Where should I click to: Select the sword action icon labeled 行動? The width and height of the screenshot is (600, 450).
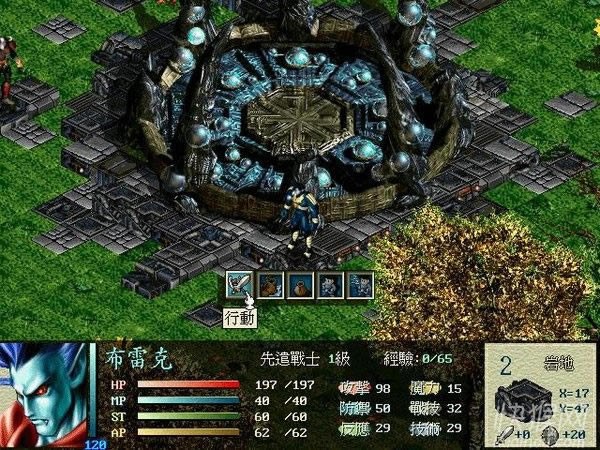(240, 284)
